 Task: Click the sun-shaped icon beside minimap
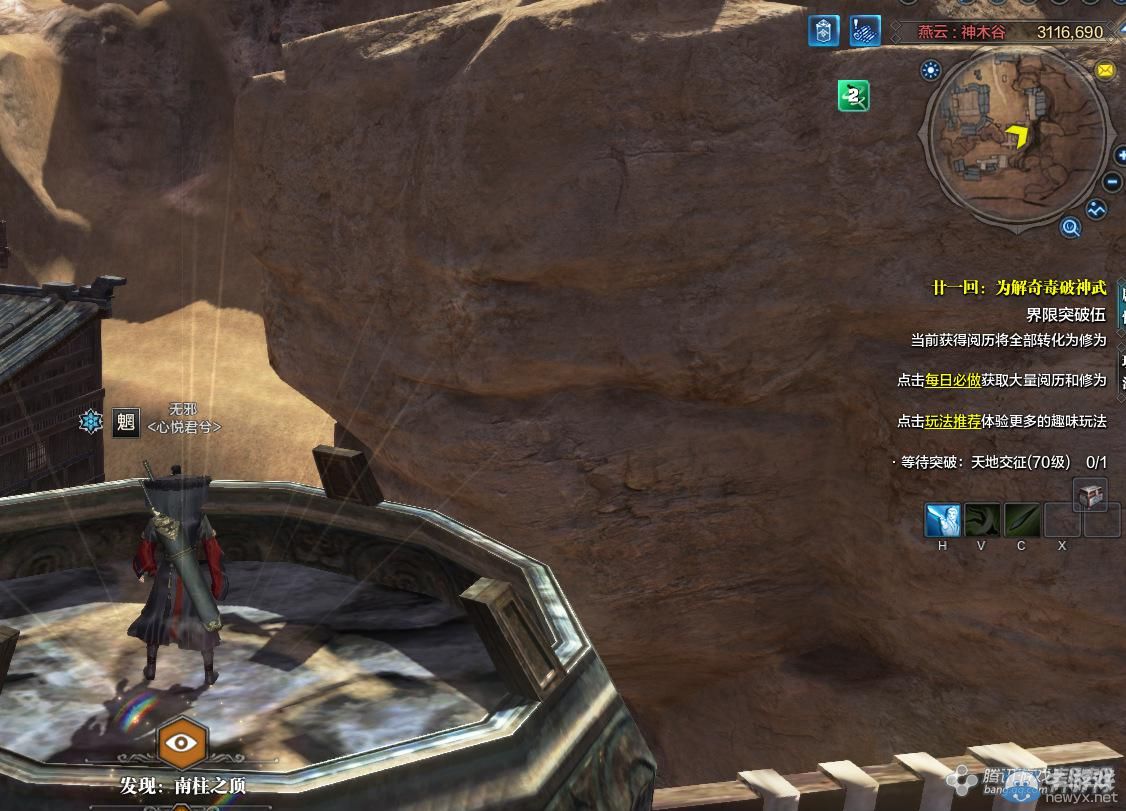click(932, 70)
